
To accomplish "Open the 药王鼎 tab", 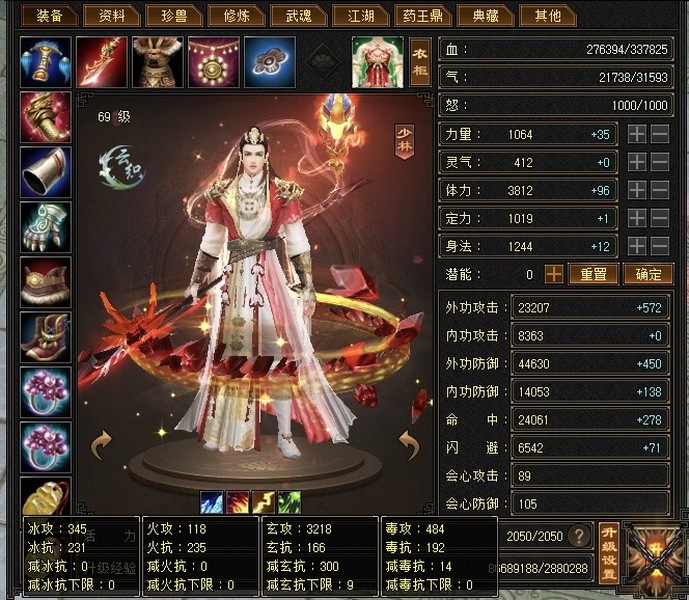I will (x=424, y=15).
